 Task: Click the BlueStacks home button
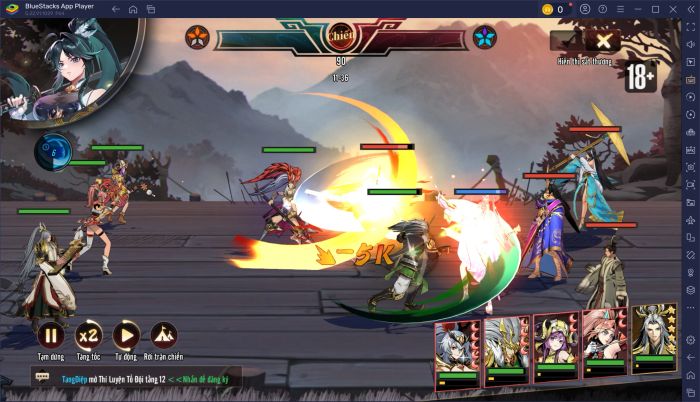[133, 9]
